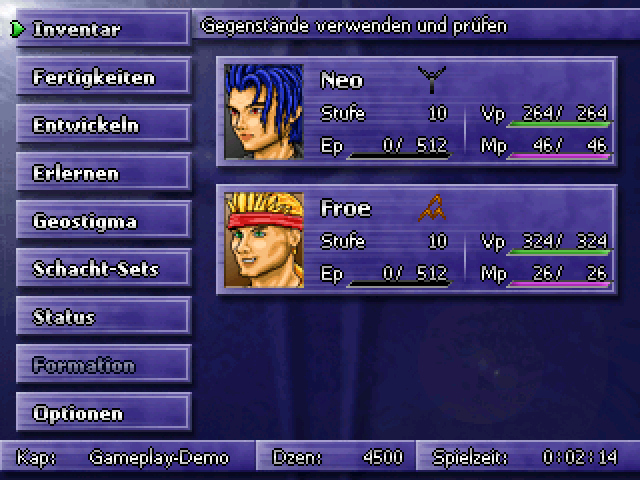Select the Geostigma menu option
640x480 pixels.
tap(101, 221)
